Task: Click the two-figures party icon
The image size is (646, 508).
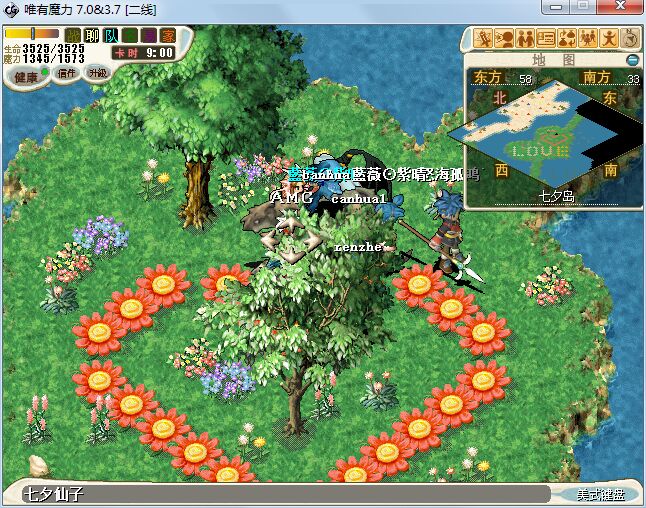Action: pos(526,39)
